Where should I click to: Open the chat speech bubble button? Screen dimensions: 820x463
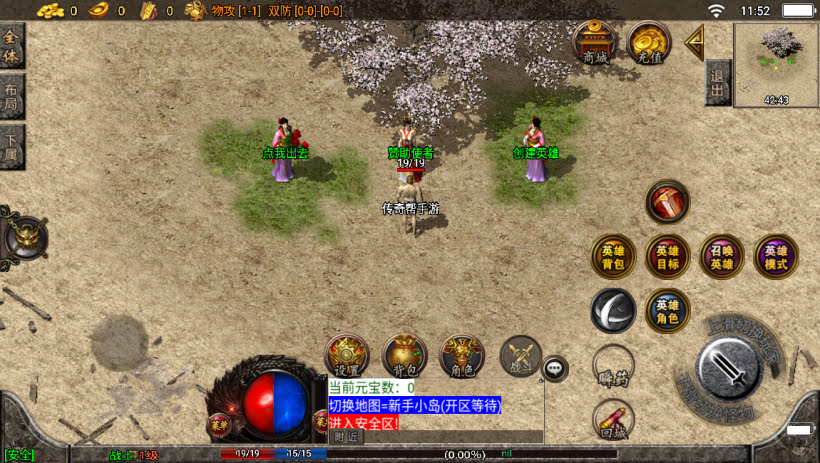click(555, 369)
